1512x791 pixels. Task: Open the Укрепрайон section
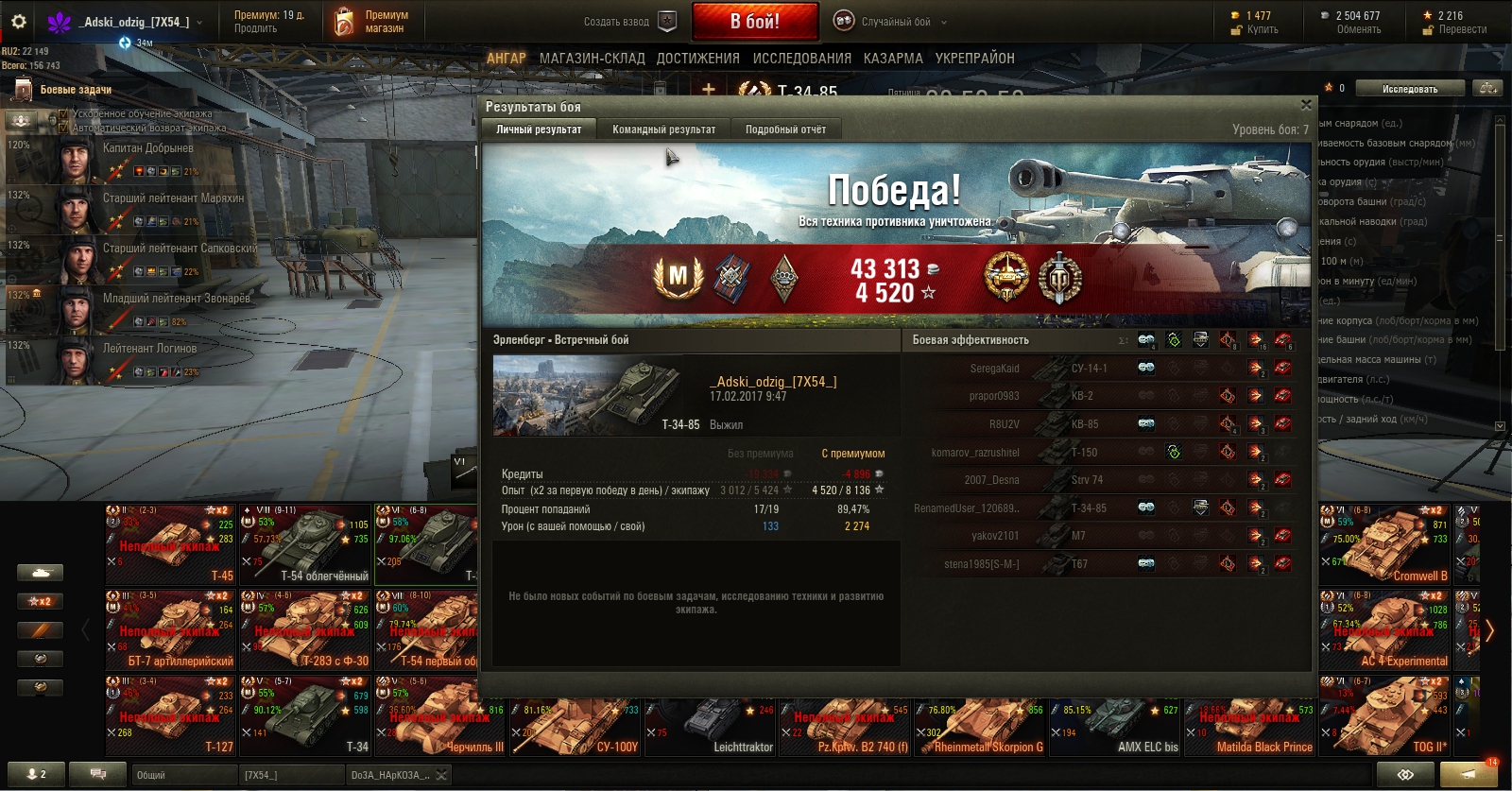[974, 59]
